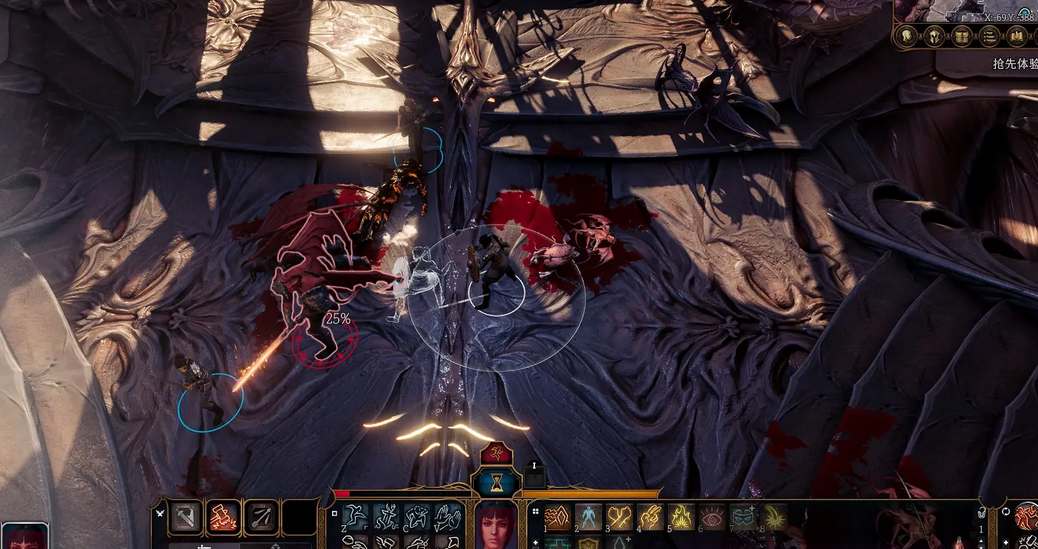Select the crossbow ranged weapon slot

point(260,517)
